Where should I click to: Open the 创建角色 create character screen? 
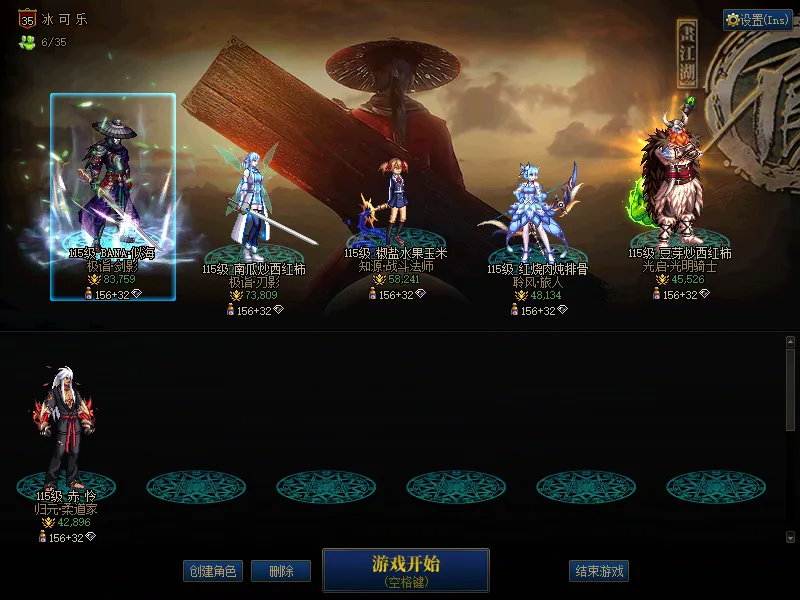[213, 571]
